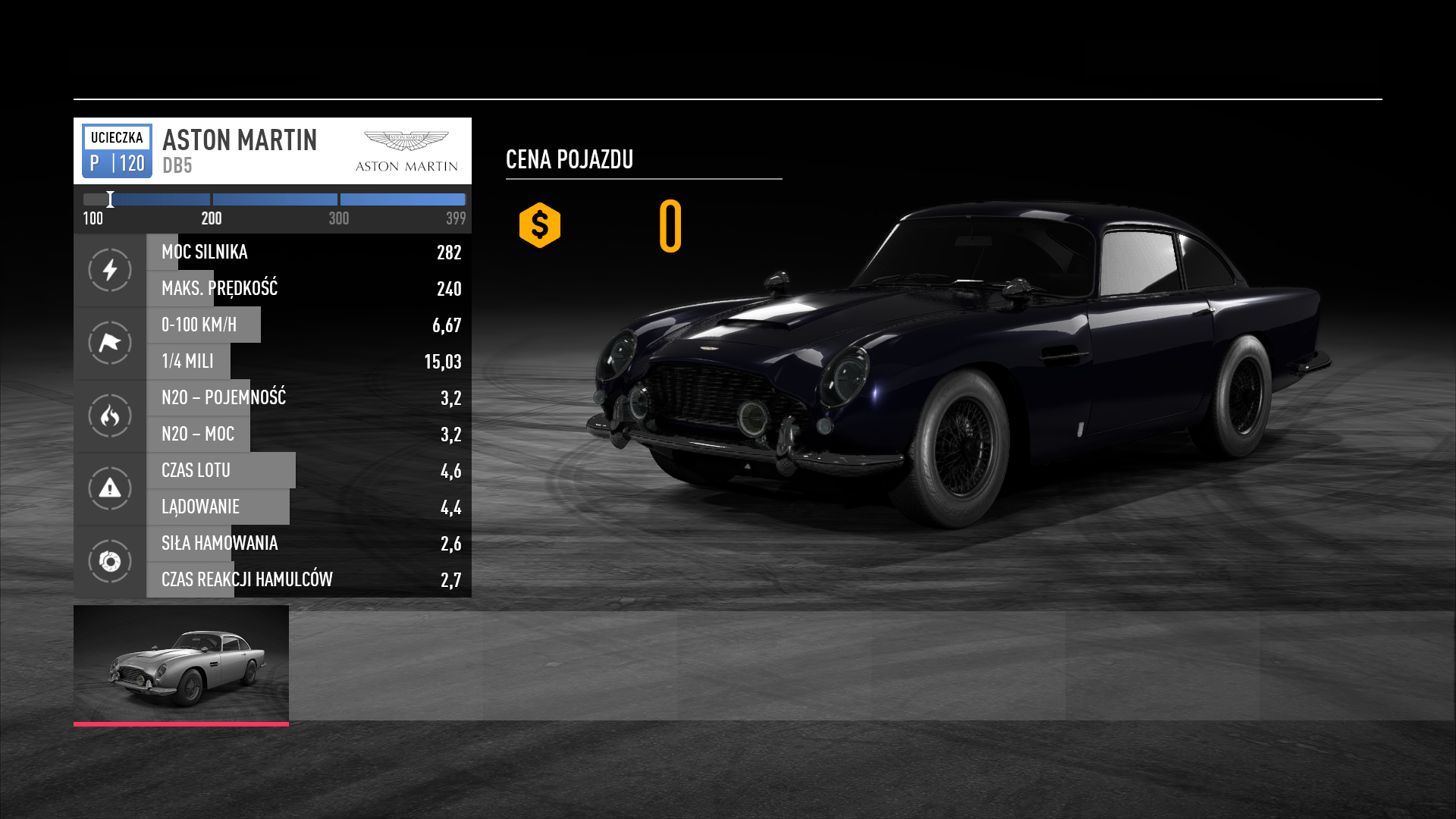The width and height of the screenshot is (1456, 819).
Task: Select the MOC SILNIKA stat row
Action: click(309, 252)
